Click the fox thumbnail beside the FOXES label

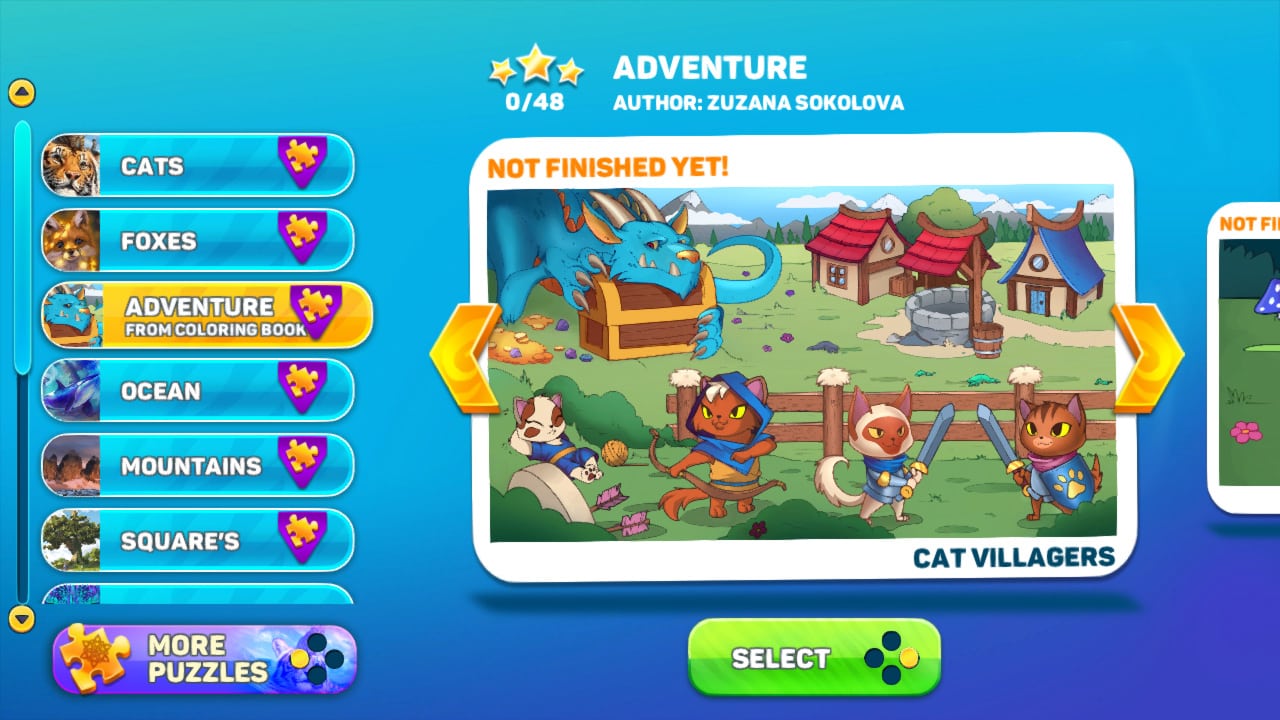coord(75,241)
